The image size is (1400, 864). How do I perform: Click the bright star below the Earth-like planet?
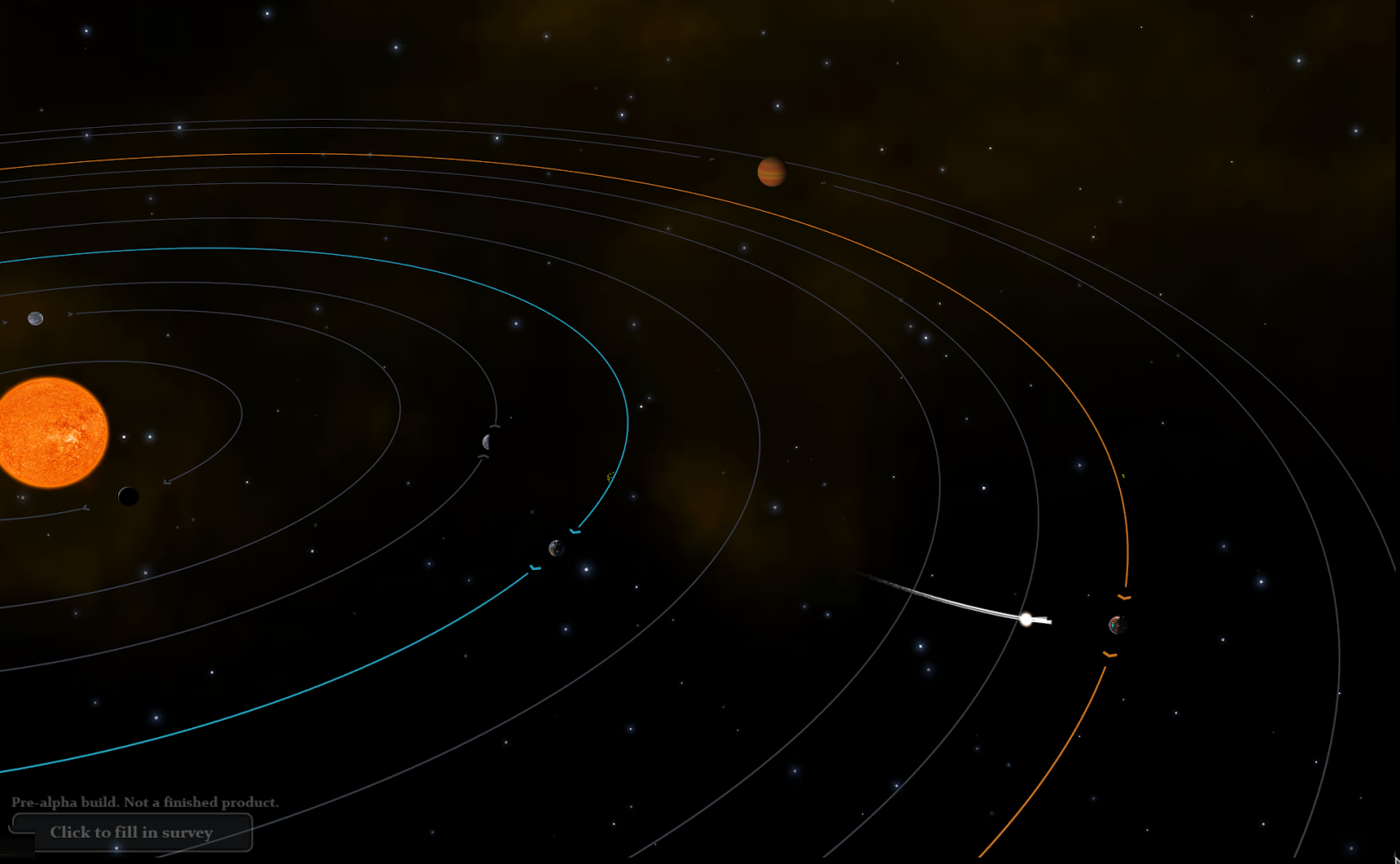point(586,569)
